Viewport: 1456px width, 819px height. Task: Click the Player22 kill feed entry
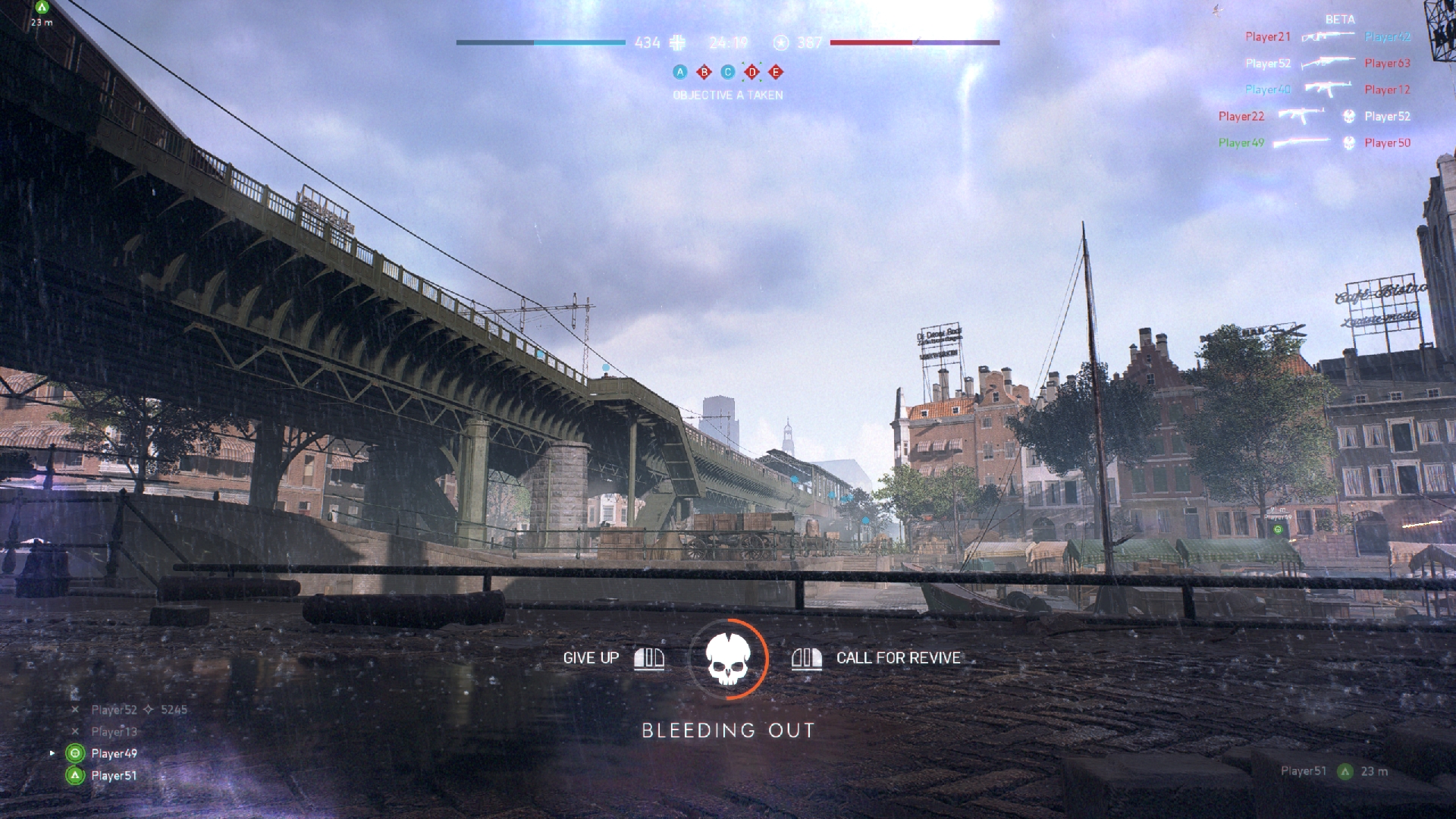(1241, 116)
